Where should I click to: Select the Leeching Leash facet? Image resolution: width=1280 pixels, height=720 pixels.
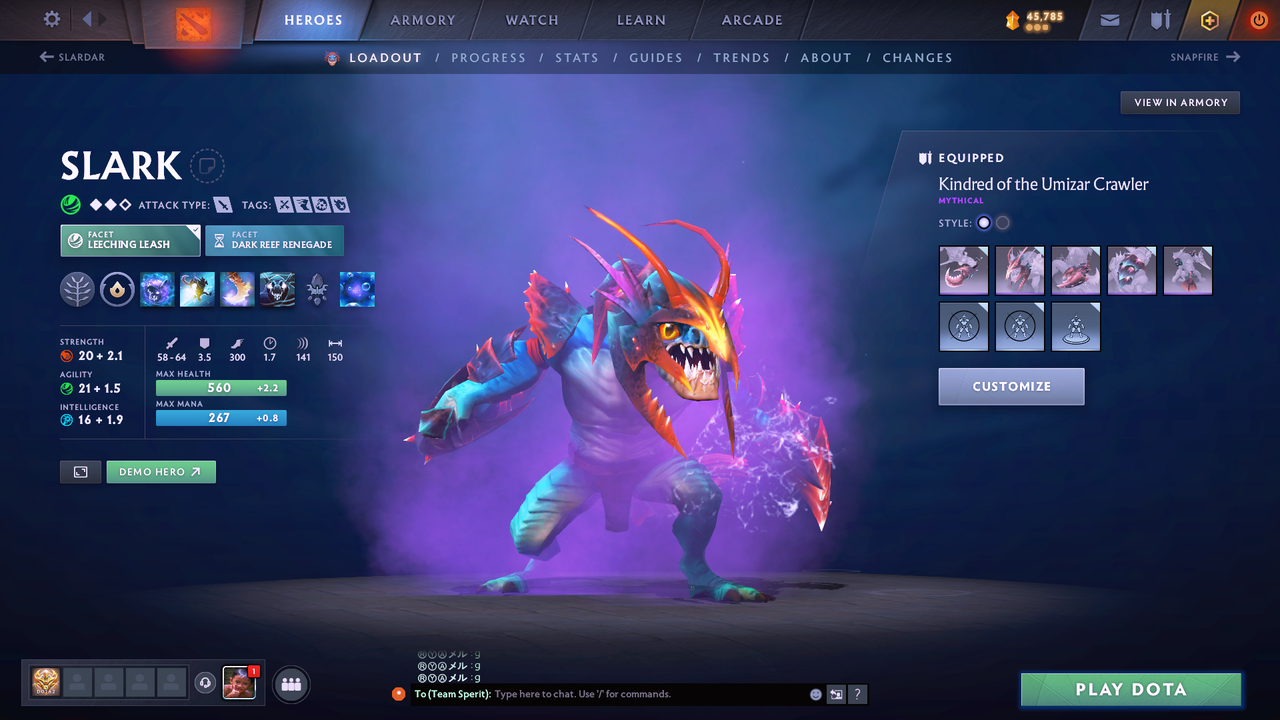click(130, 240)
